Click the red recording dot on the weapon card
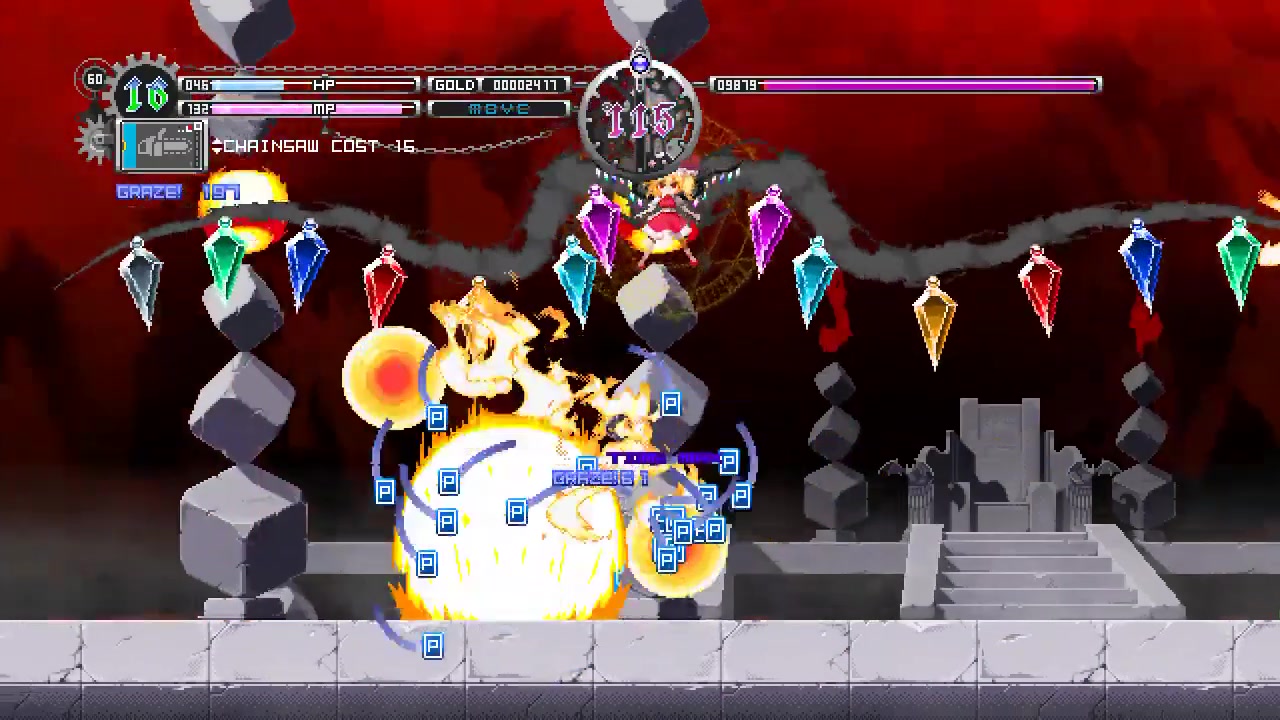This screenshot has height=720, width=1280. [191, 126]
